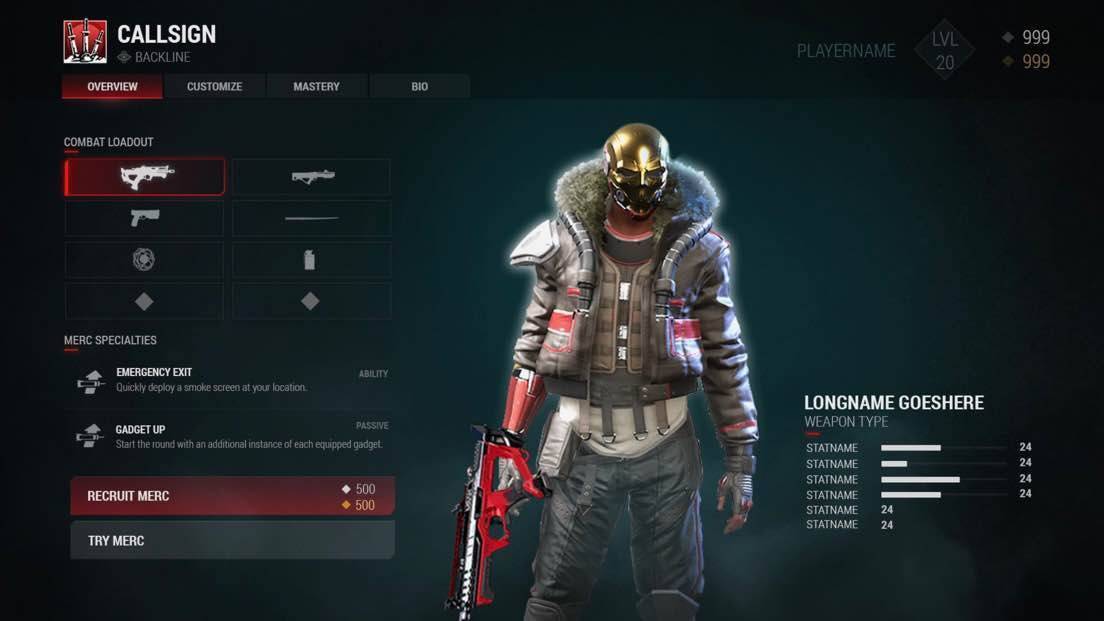Switch to the Mastery tab
Viewport: 1104px width, 621px height.
click(x=316, y=87)
